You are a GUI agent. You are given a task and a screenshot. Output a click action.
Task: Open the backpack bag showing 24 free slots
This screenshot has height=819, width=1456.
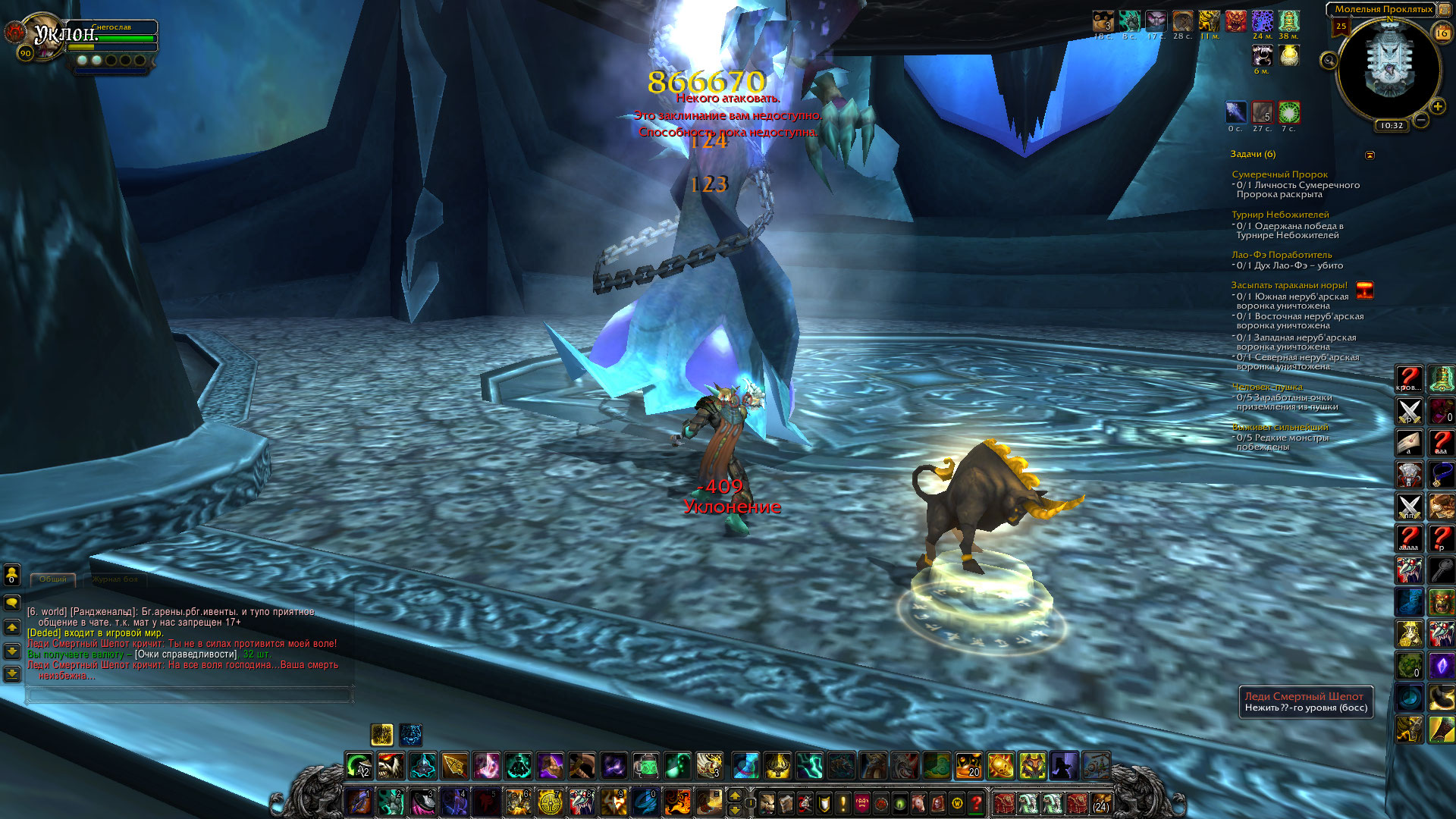click(1101, 803)
